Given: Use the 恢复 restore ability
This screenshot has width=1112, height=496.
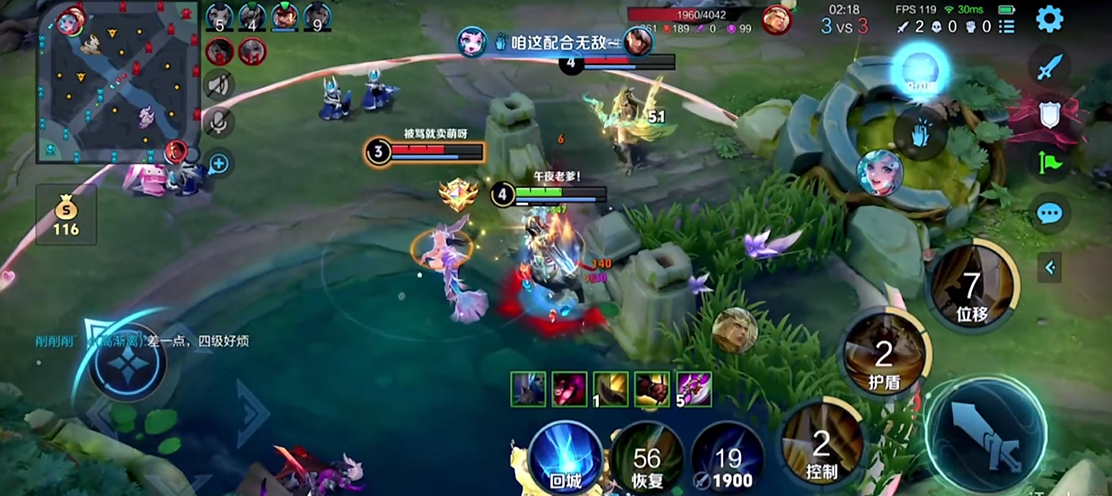Looking at the screenshot, I should tap(647, 458).
